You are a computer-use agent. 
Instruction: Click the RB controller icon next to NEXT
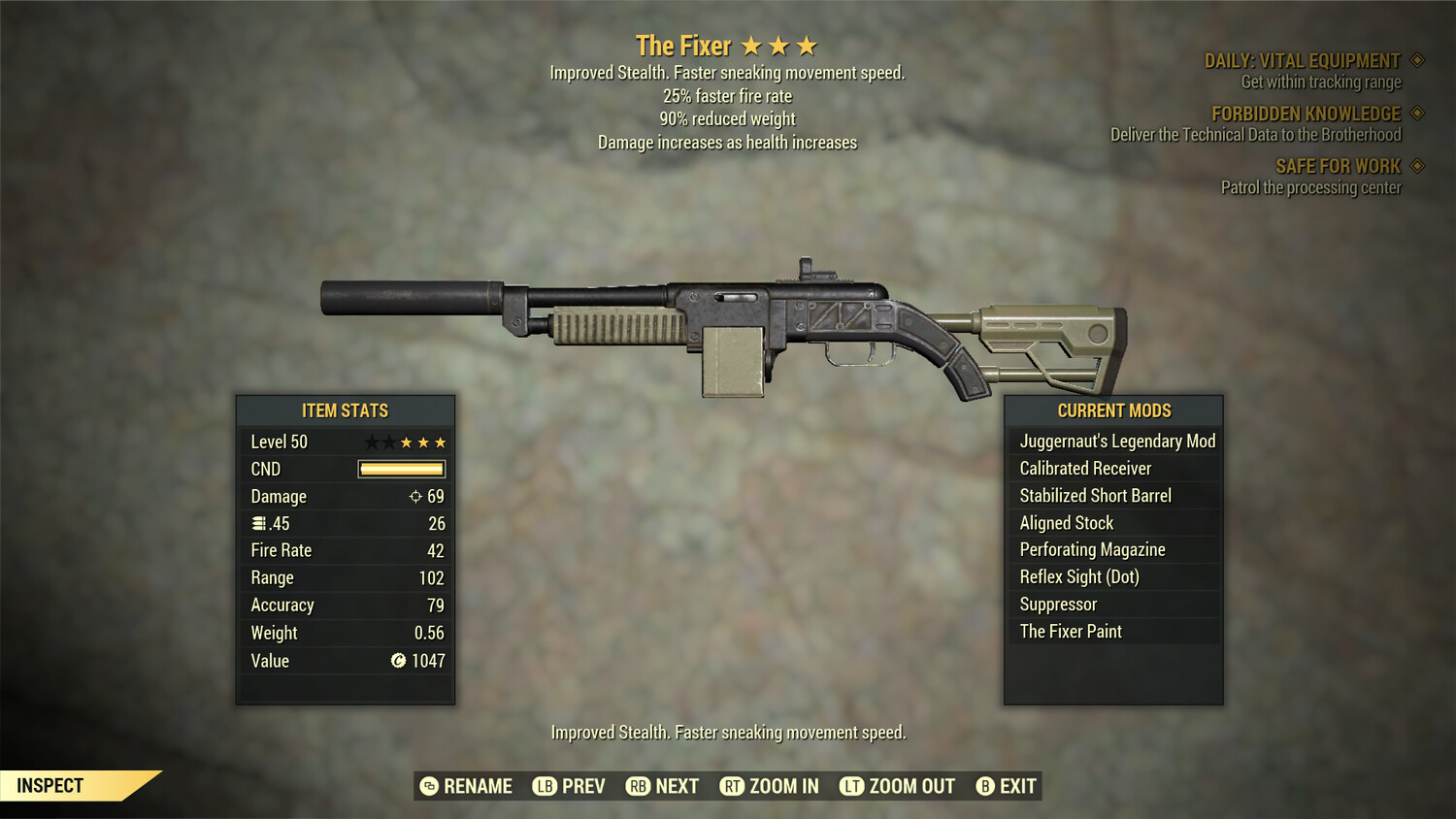click(x=638, y=786)
